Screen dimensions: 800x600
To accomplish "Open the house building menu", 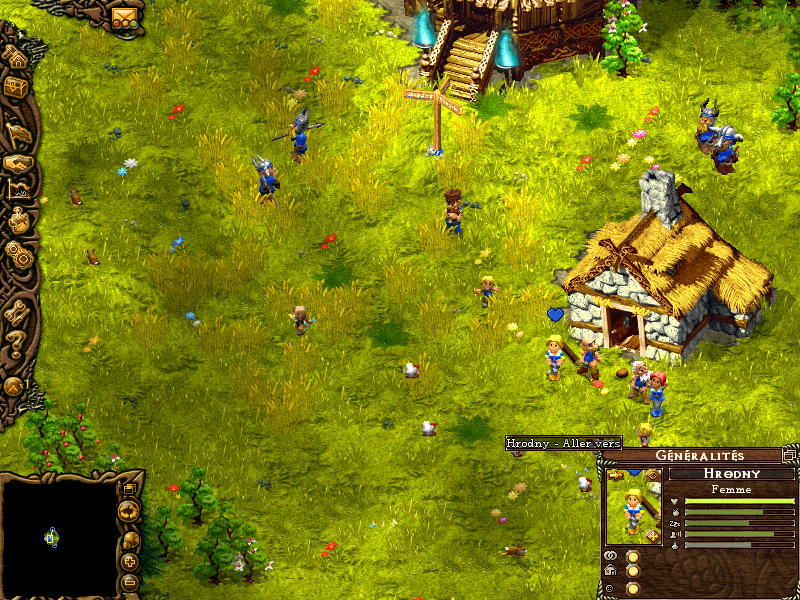I will pyautogui.click(x=15, y=58).
